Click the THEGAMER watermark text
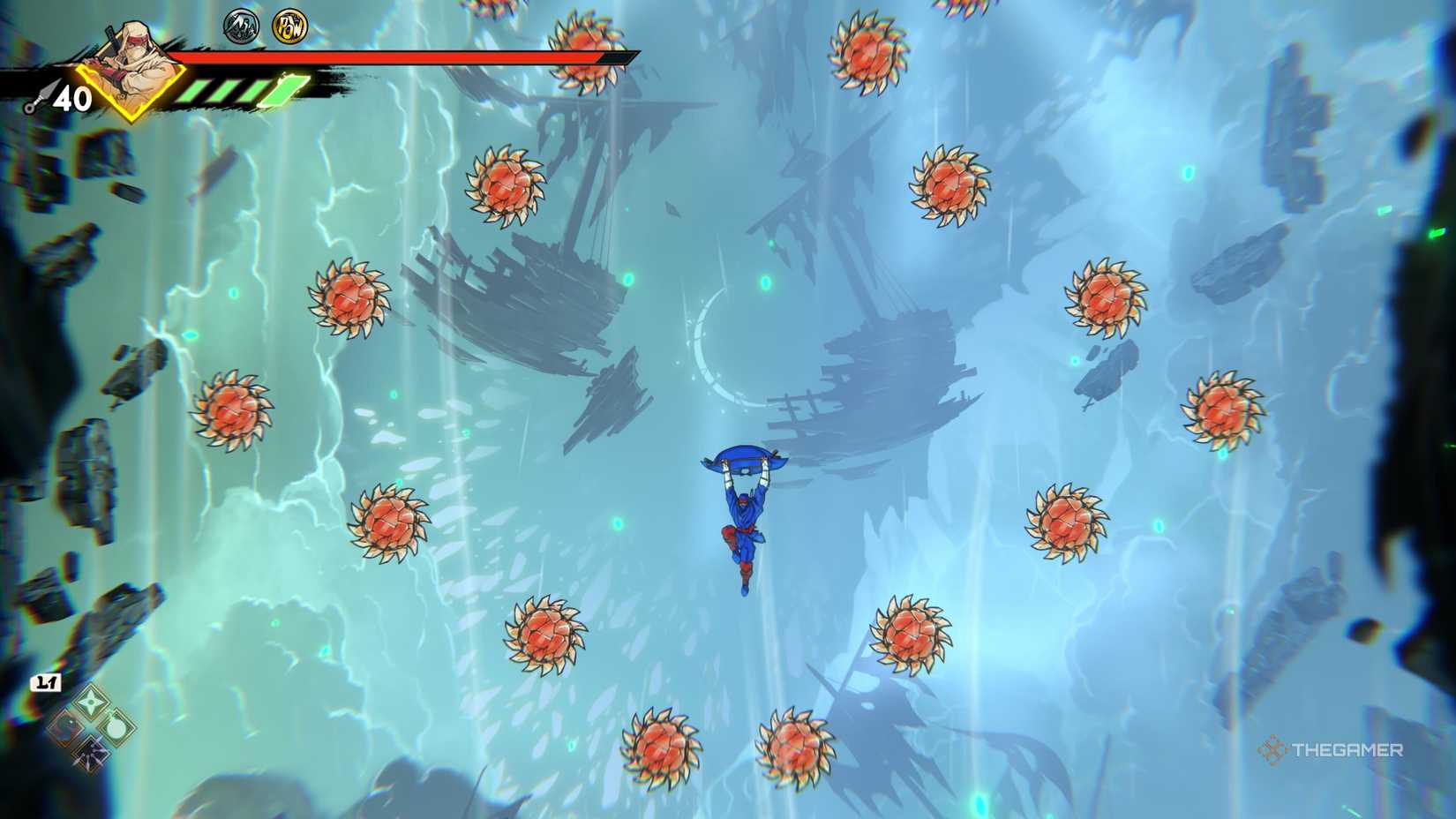 click(1348, 749)
